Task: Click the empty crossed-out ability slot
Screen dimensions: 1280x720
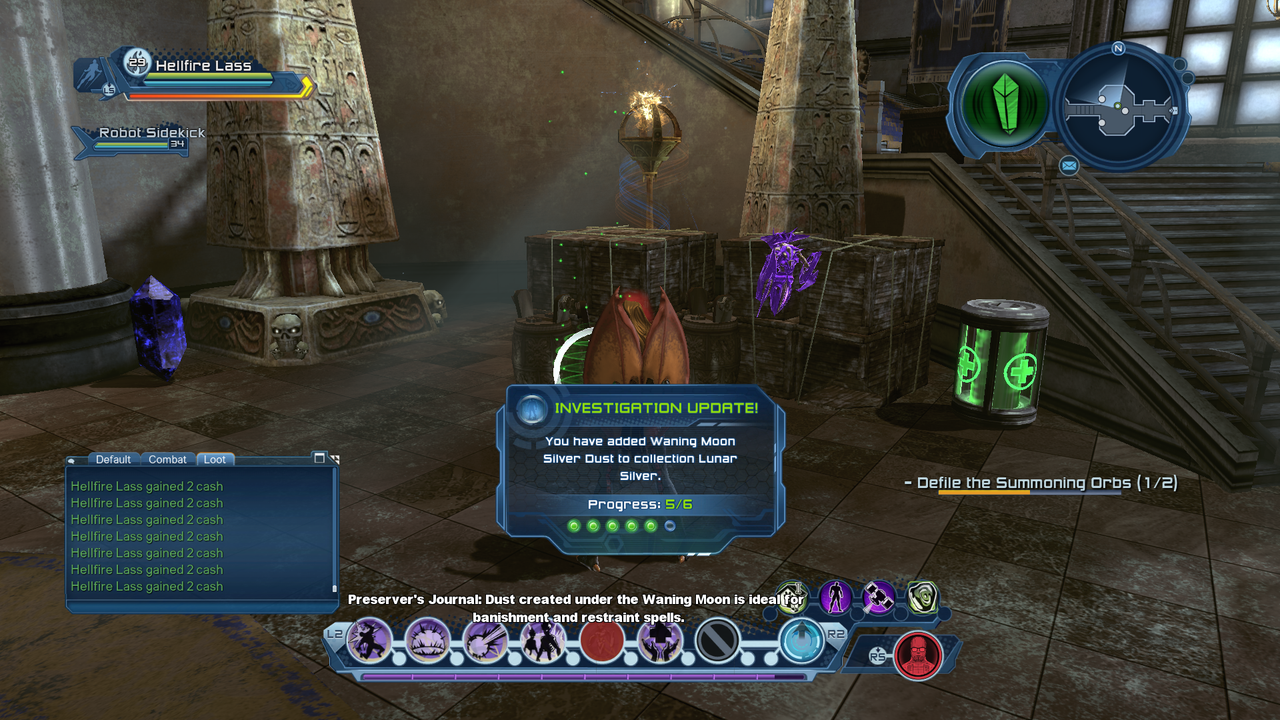Action: [717, 641]
